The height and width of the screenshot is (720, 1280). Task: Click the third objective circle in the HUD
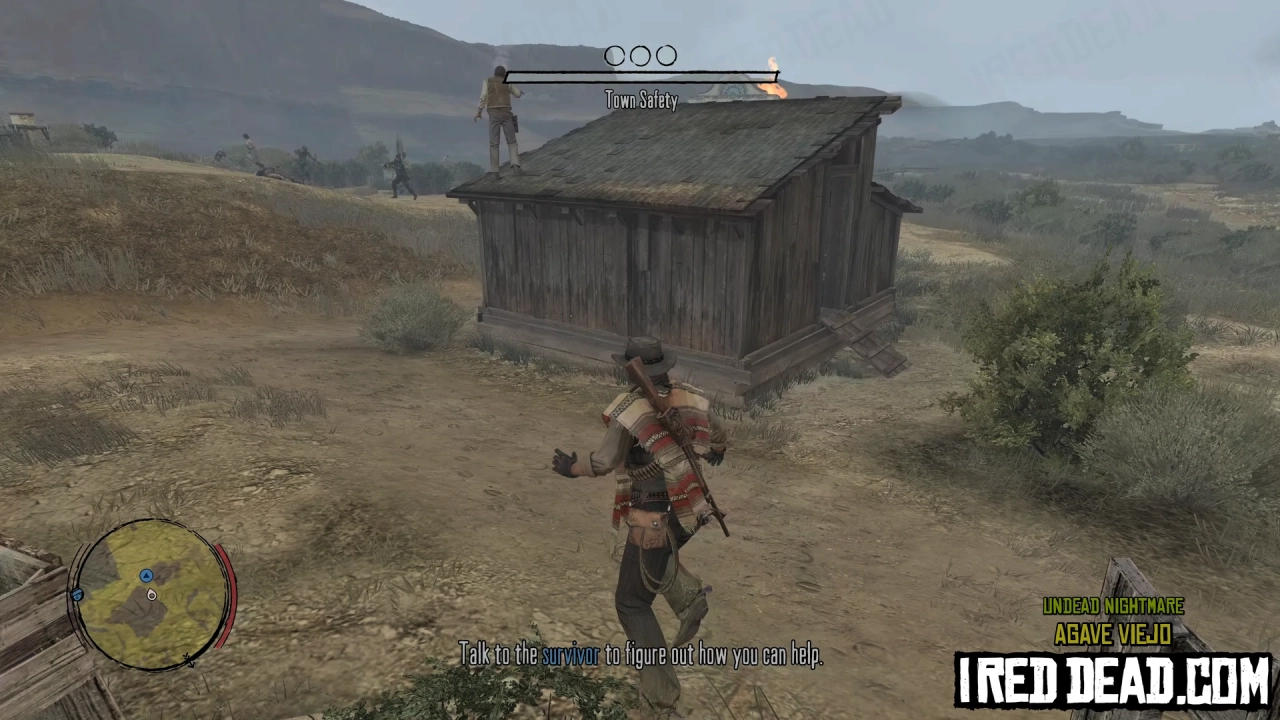665,56
